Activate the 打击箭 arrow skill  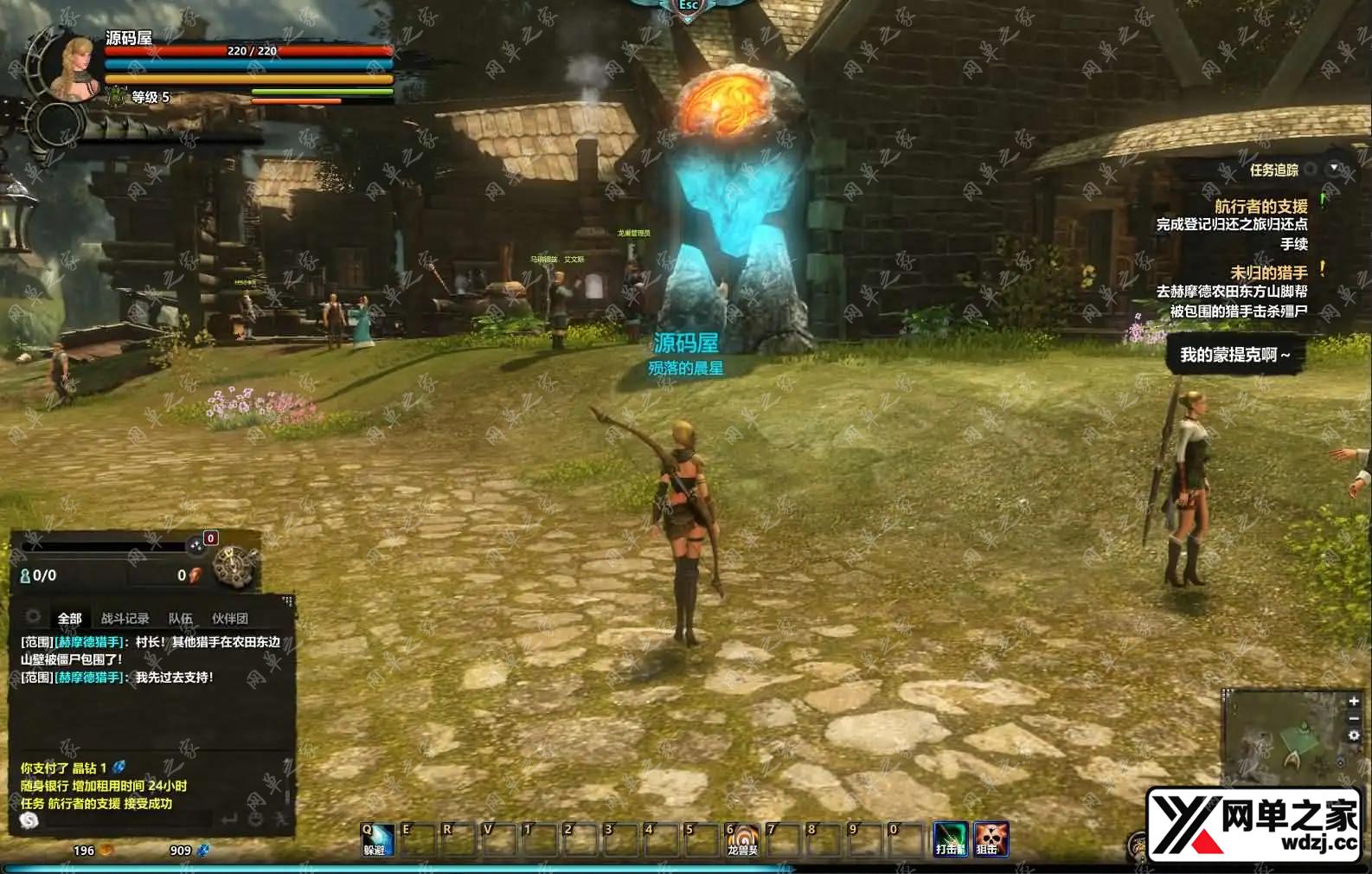(950, 839)
